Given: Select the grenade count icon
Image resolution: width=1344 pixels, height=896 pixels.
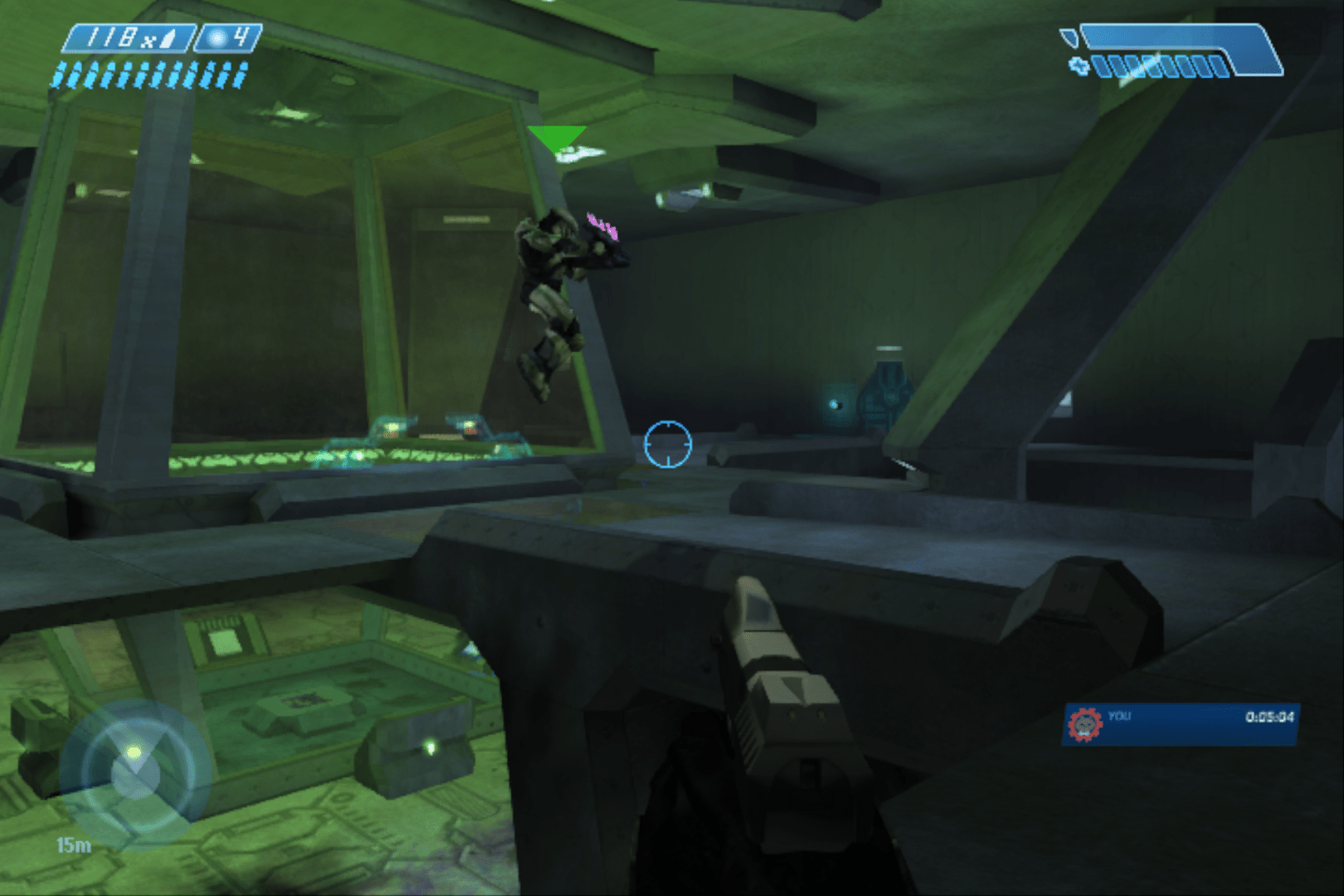Looking at the screenshot, I should point(219,38).
